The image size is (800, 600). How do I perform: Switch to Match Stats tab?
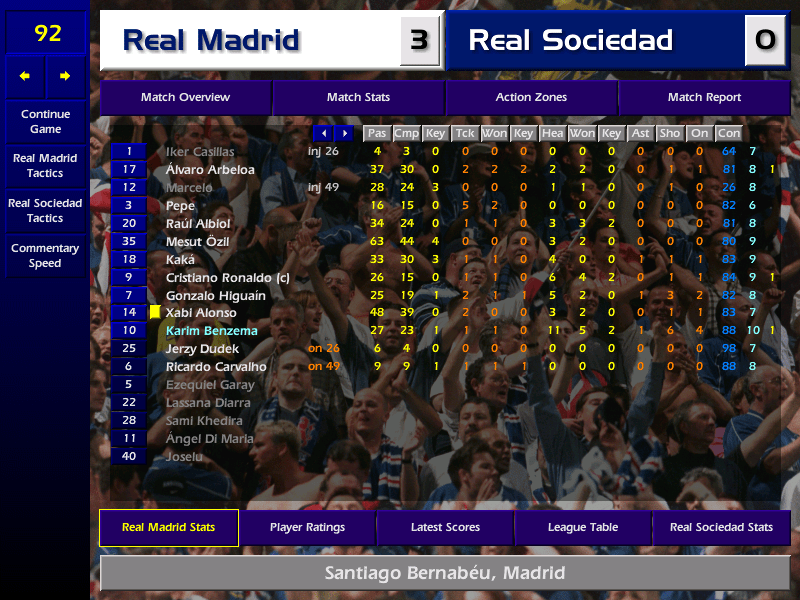[x=358, y=97]
